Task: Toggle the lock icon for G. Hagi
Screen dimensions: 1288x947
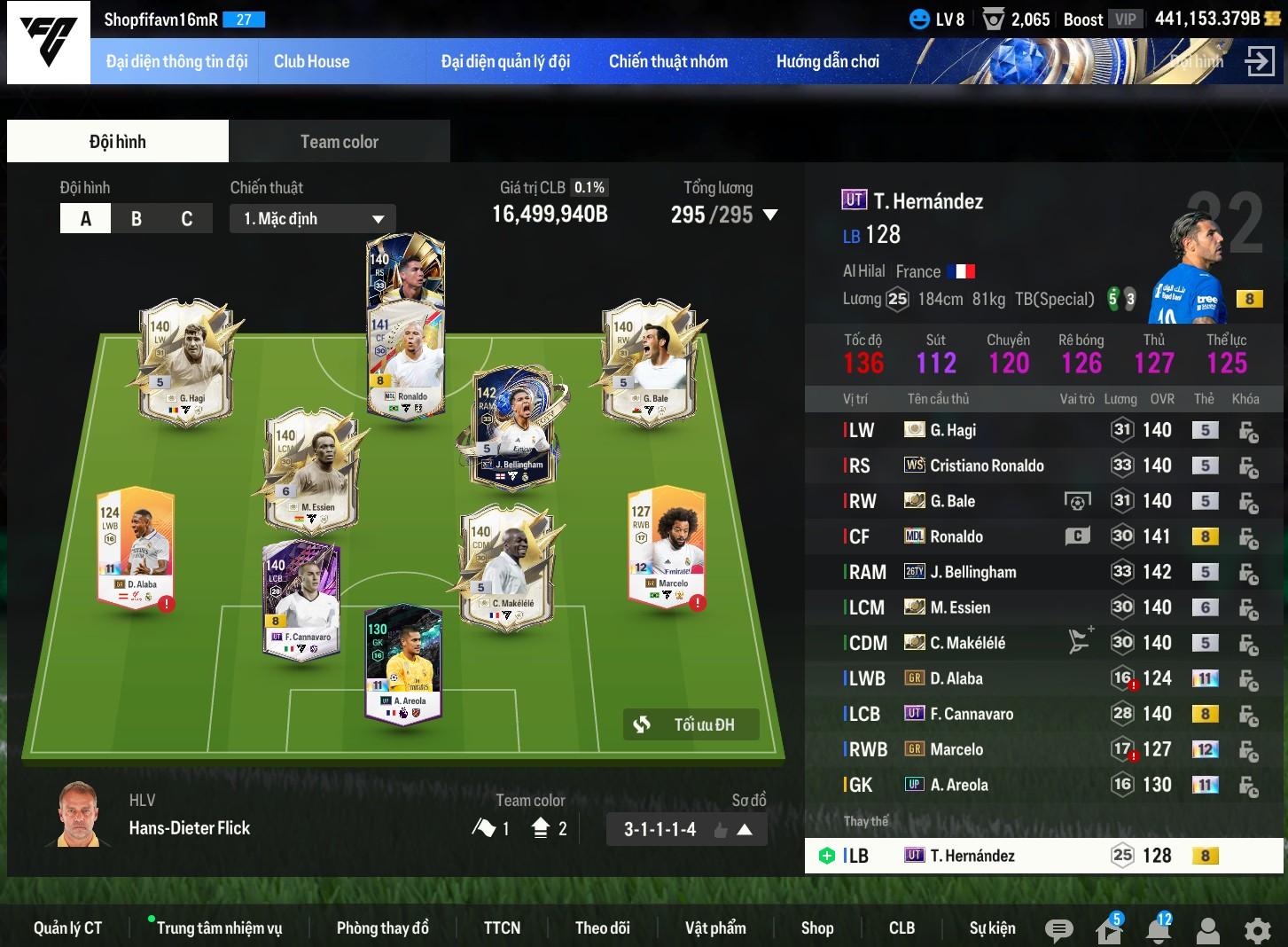Action: point(1248,431)
